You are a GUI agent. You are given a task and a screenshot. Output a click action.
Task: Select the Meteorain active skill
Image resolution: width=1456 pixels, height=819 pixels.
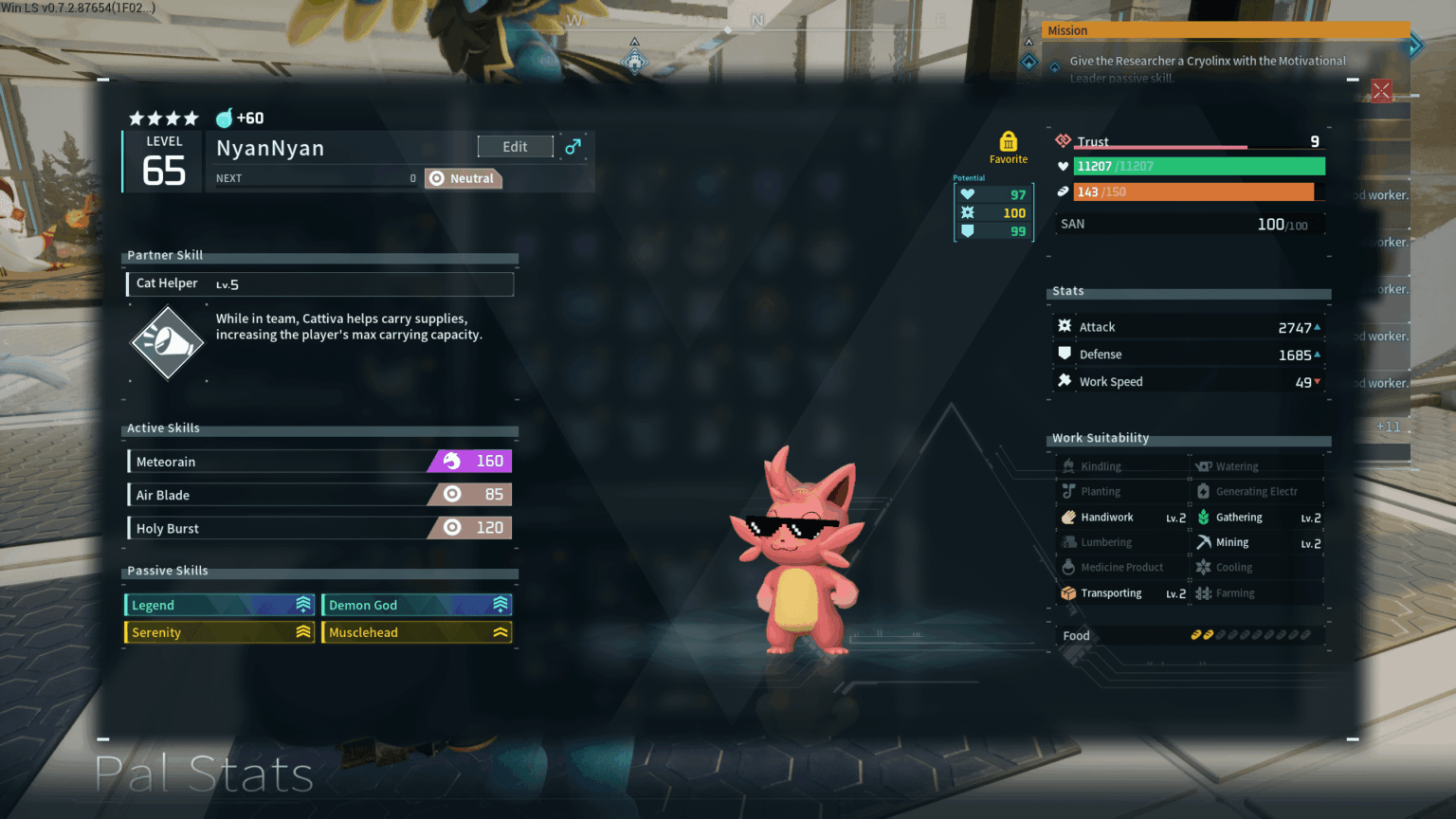319,462
